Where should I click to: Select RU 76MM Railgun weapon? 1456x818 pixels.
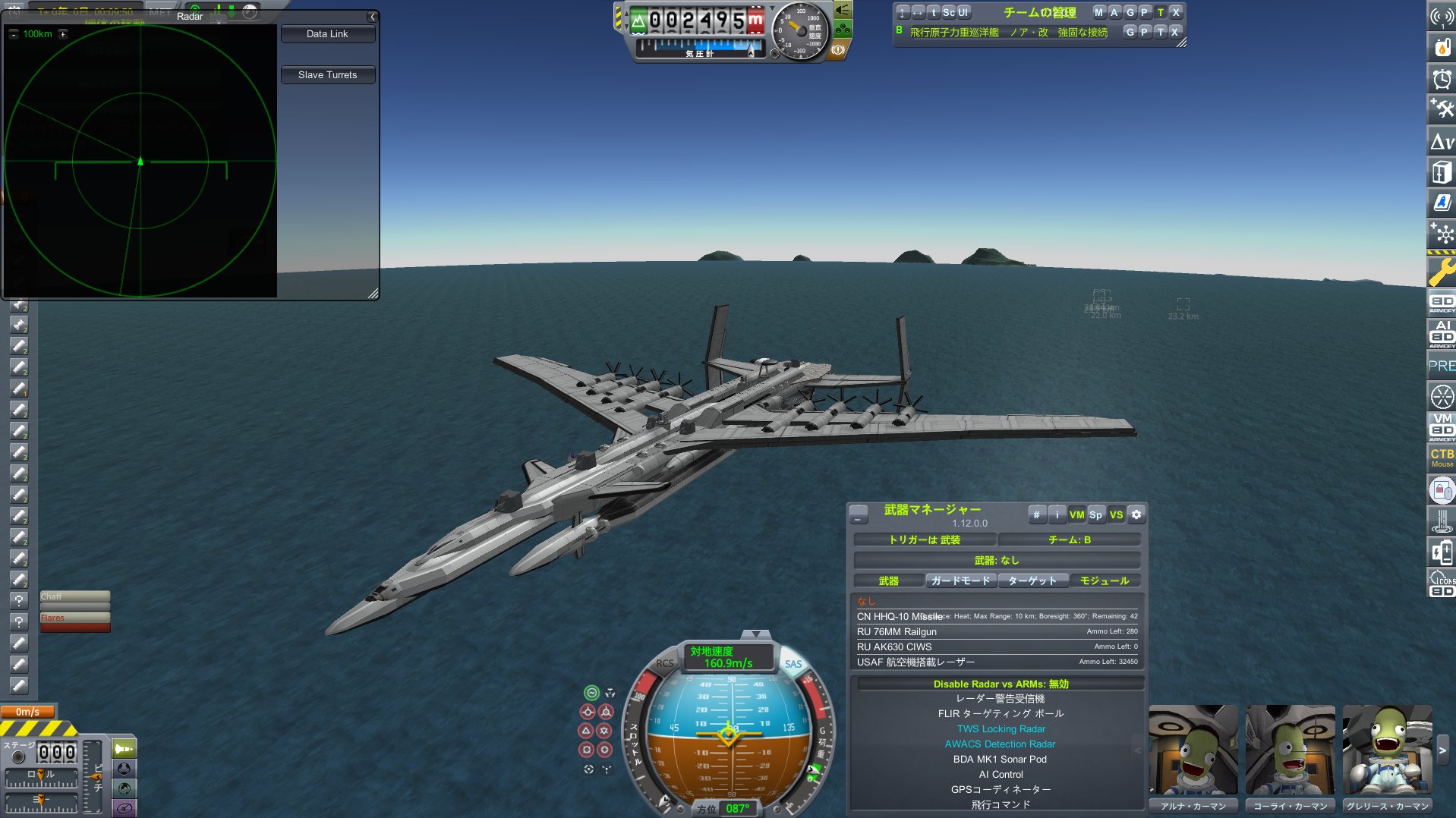tap(897, 632)
